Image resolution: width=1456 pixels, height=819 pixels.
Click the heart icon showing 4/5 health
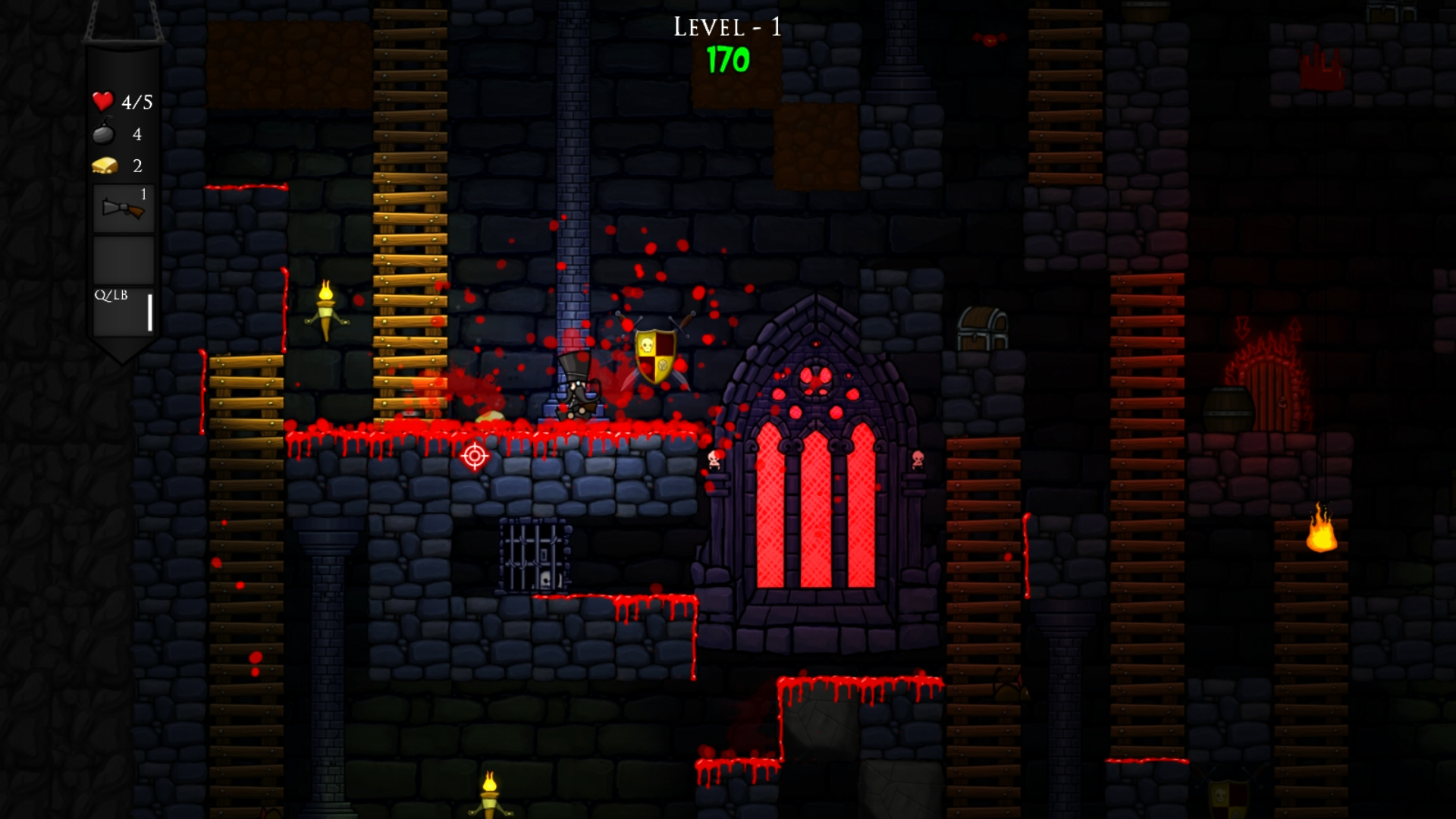pyautogui.click(x=101, y=101)
